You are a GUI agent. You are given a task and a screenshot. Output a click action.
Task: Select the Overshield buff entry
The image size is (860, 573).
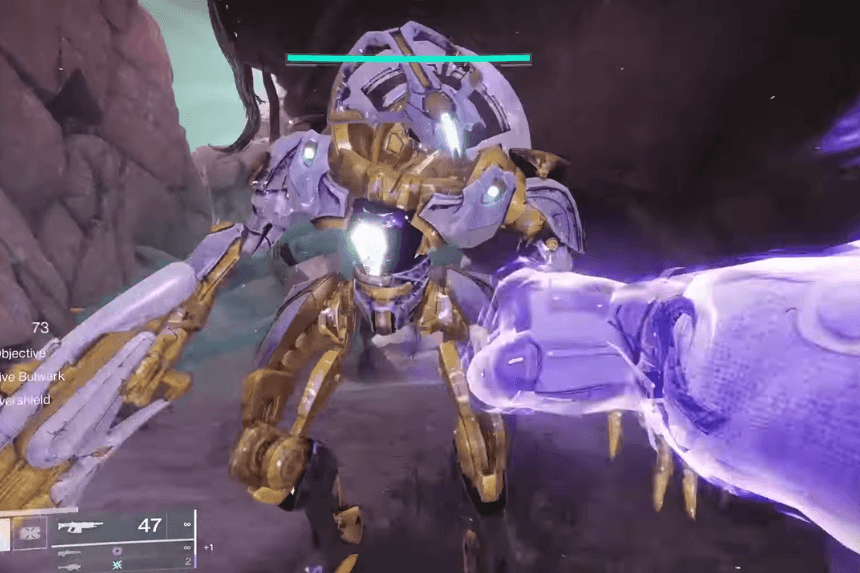click(x=24, y=400)
